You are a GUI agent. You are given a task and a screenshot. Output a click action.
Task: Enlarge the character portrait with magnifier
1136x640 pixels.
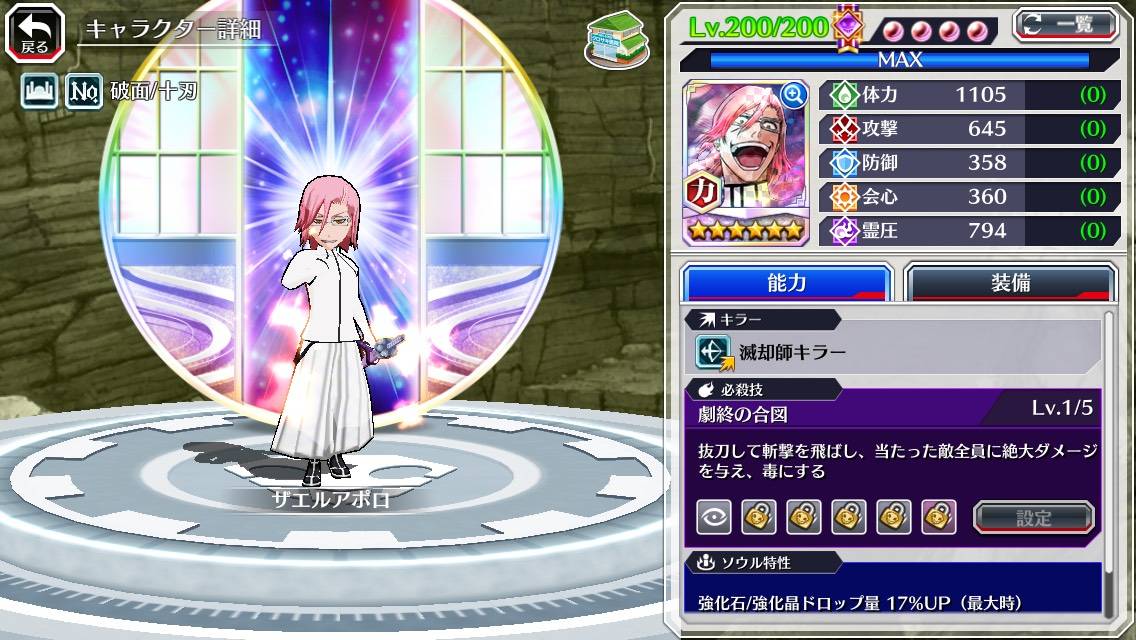tap(794, 95)
